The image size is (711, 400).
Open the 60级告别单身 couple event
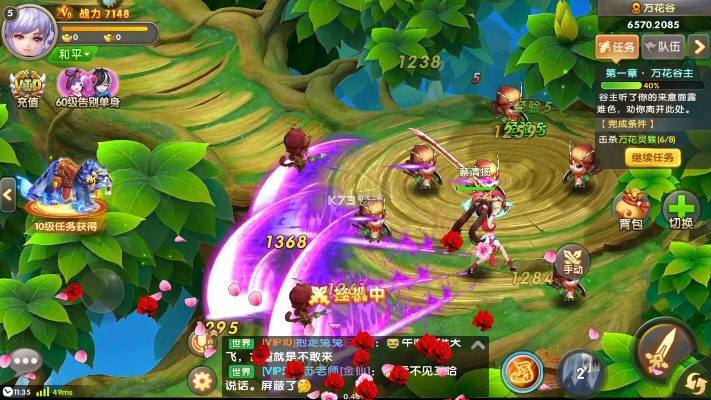coord(88,87)
